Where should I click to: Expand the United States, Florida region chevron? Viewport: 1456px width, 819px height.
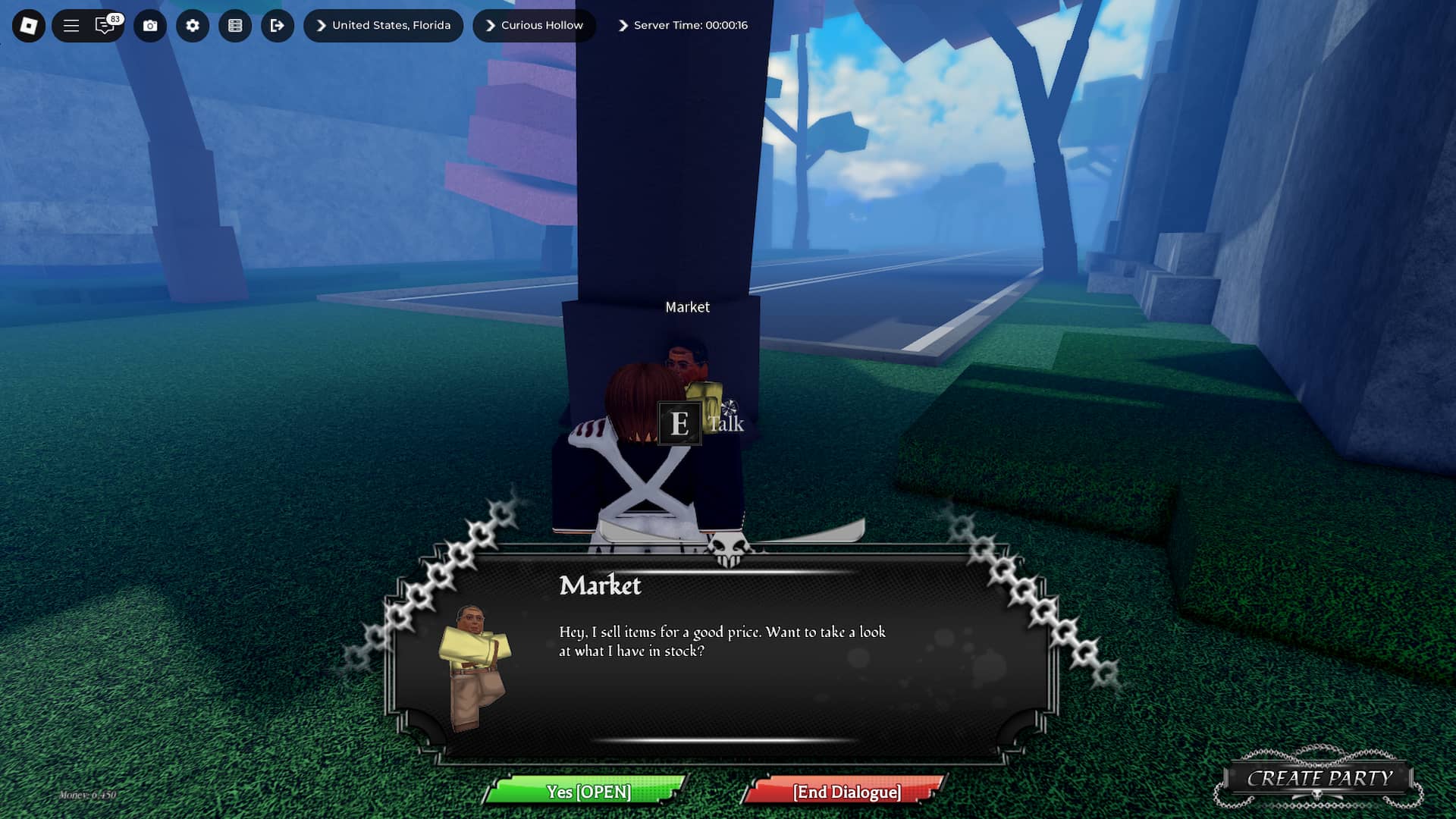(x=322, y=25)
